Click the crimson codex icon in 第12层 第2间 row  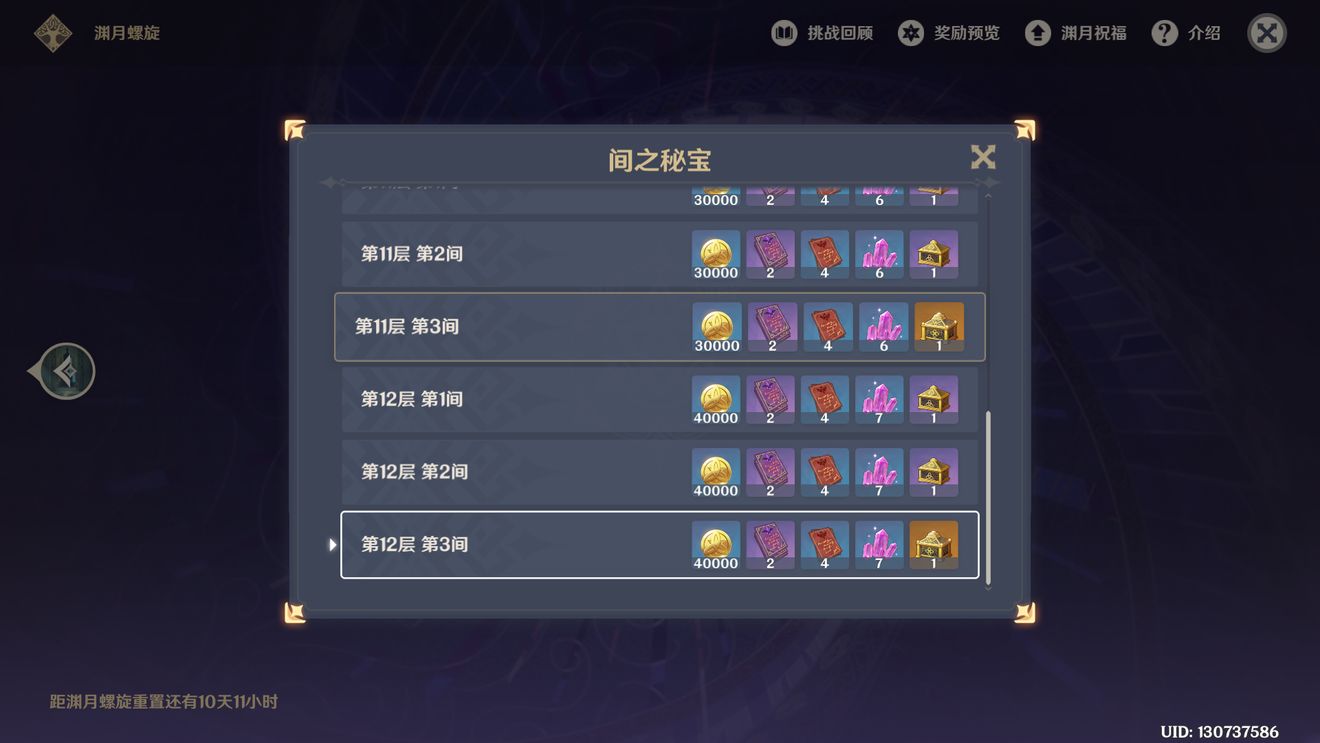(824, 471)
